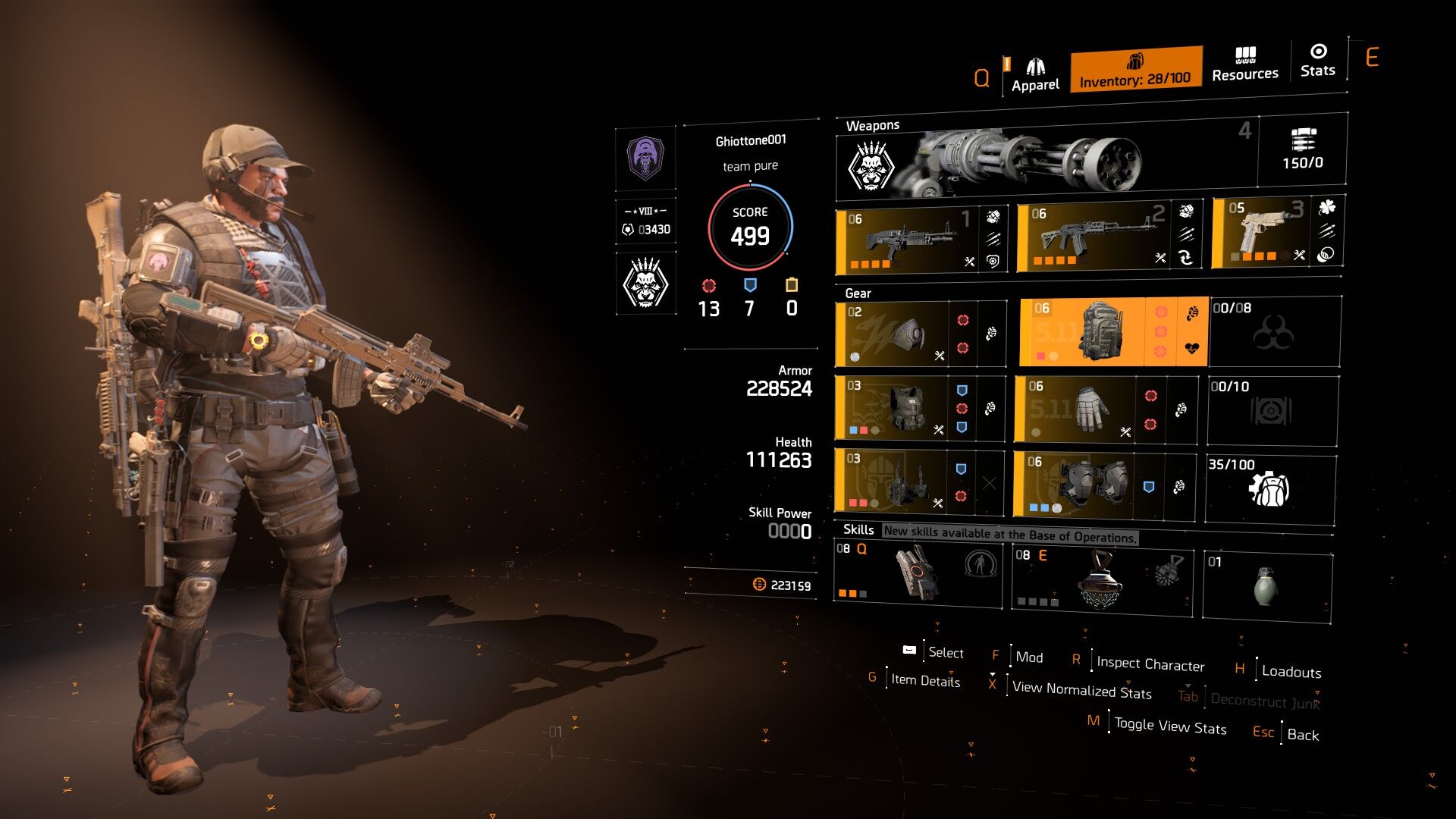Open the Loadouts menu

click(x=1291, y=672)
